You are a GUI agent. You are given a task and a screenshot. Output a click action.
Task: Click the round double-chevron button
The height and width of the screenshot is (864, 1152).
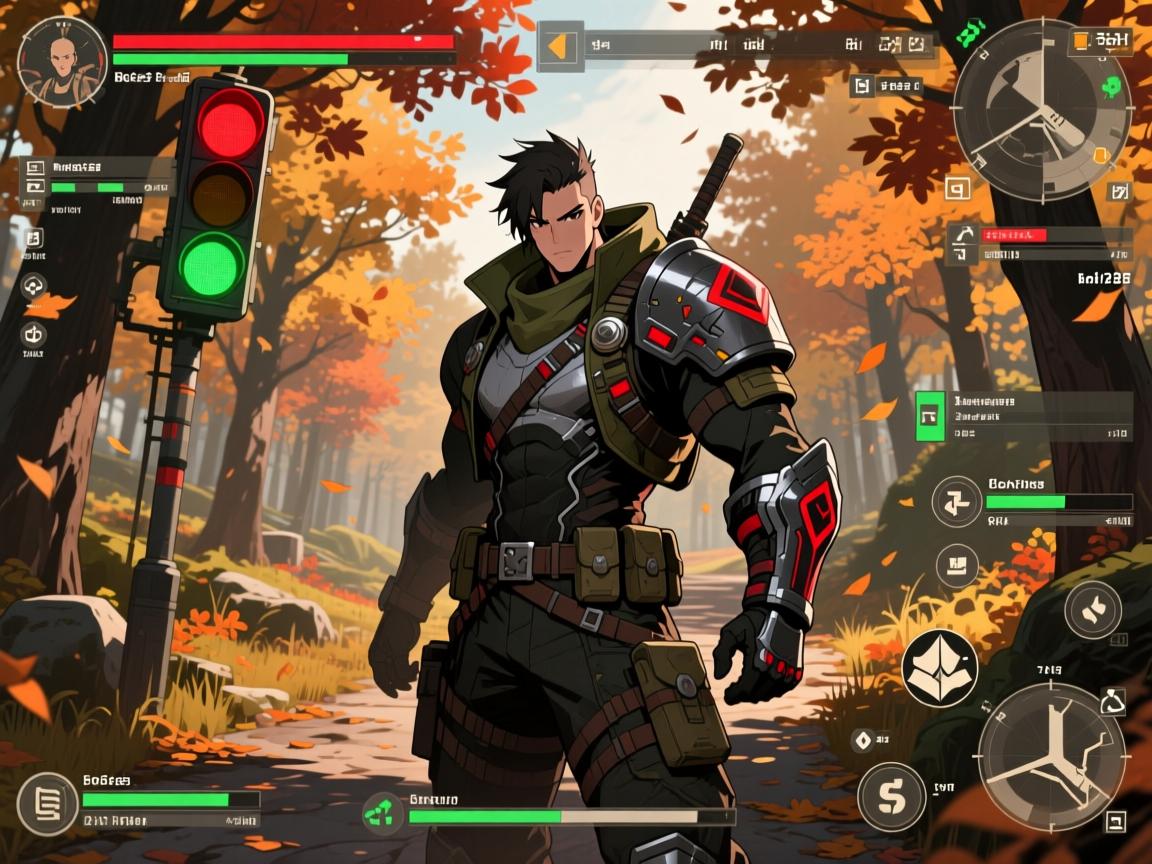[x=1093, y=609]
